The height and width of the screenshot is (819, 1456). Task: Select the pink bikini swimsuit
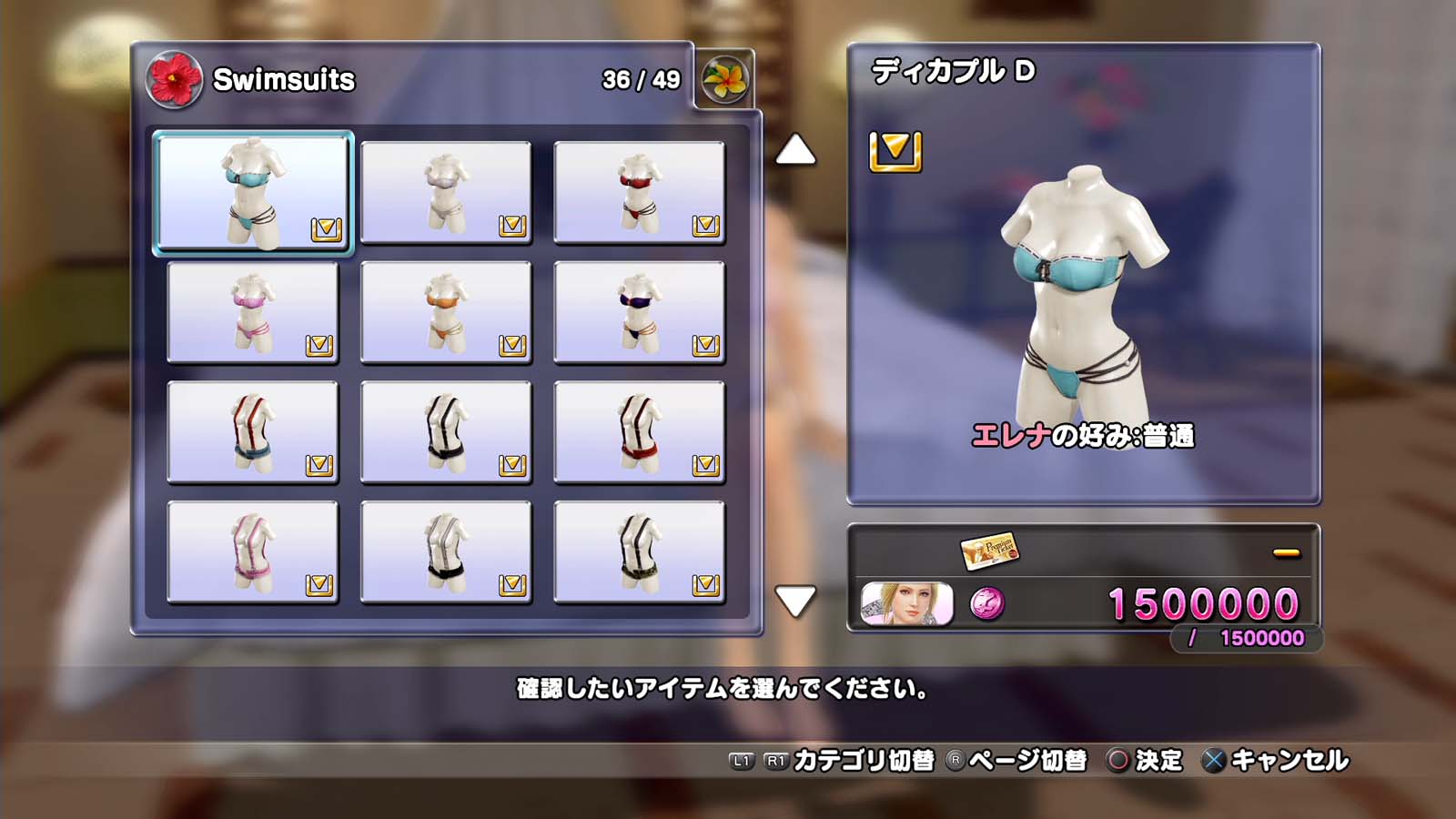pyautogui.click(x=253, y=312)
